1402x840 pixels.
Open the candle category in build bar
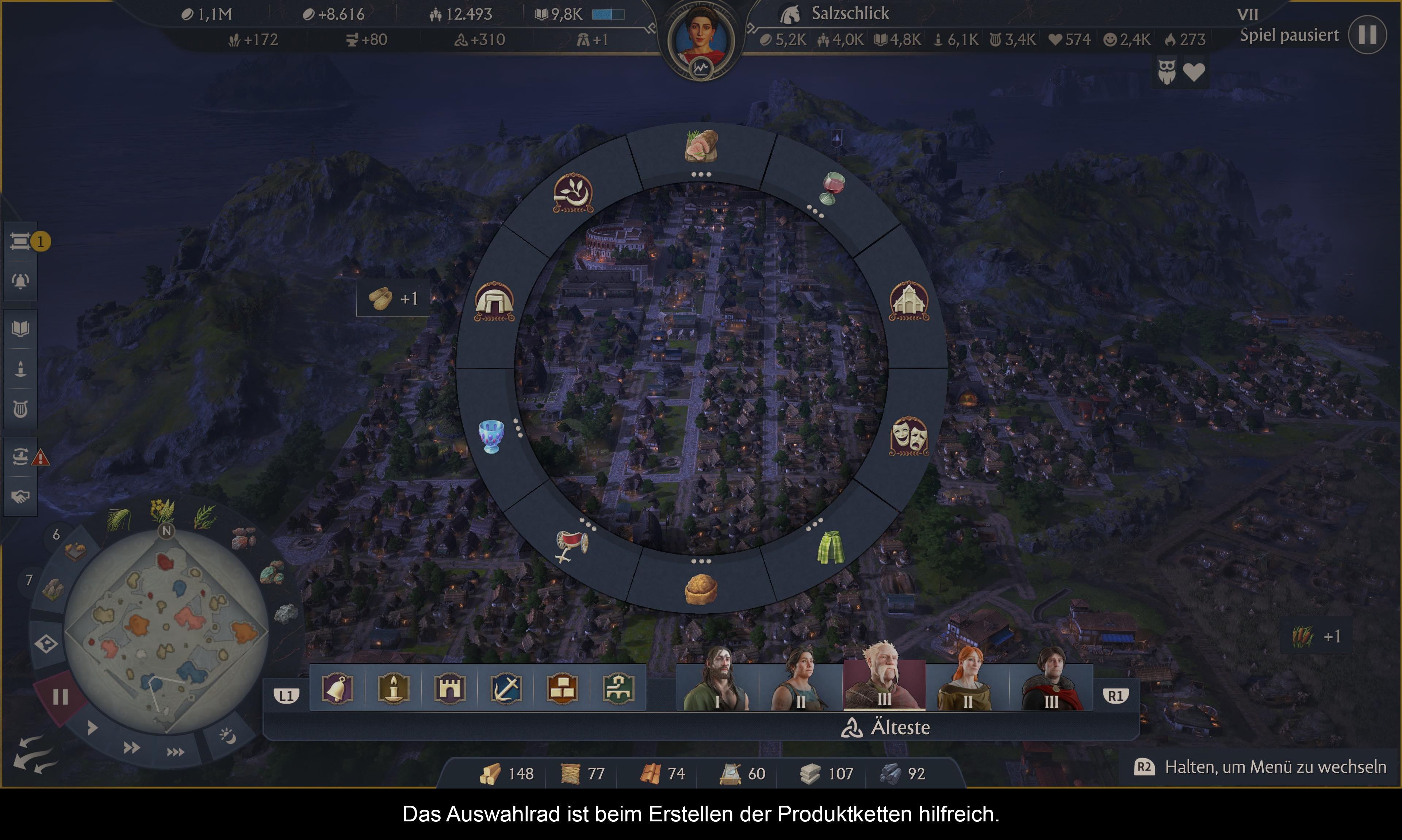point(393,688)
